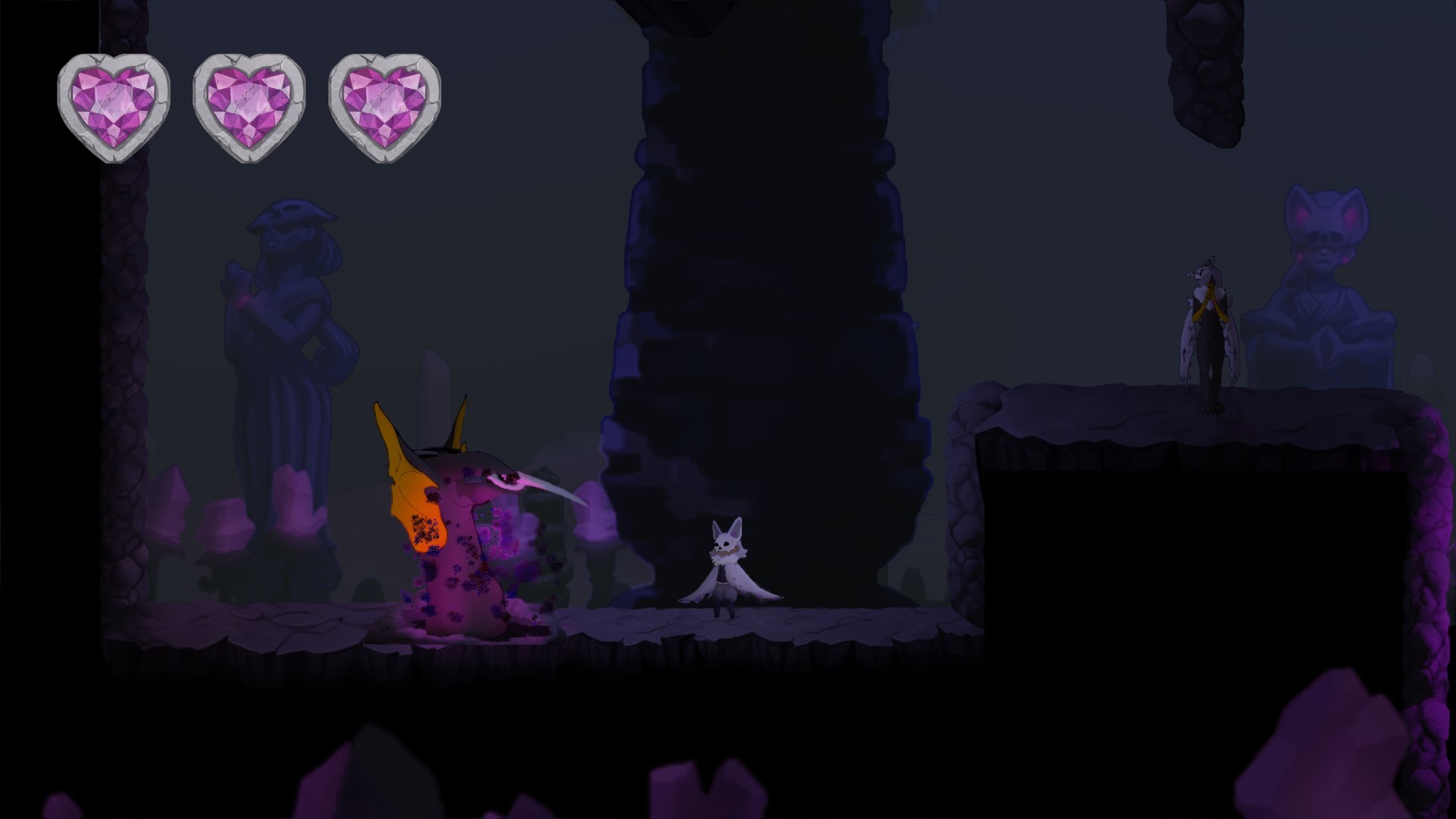
Task: Click the first heart gem icon
Action: 114,105
